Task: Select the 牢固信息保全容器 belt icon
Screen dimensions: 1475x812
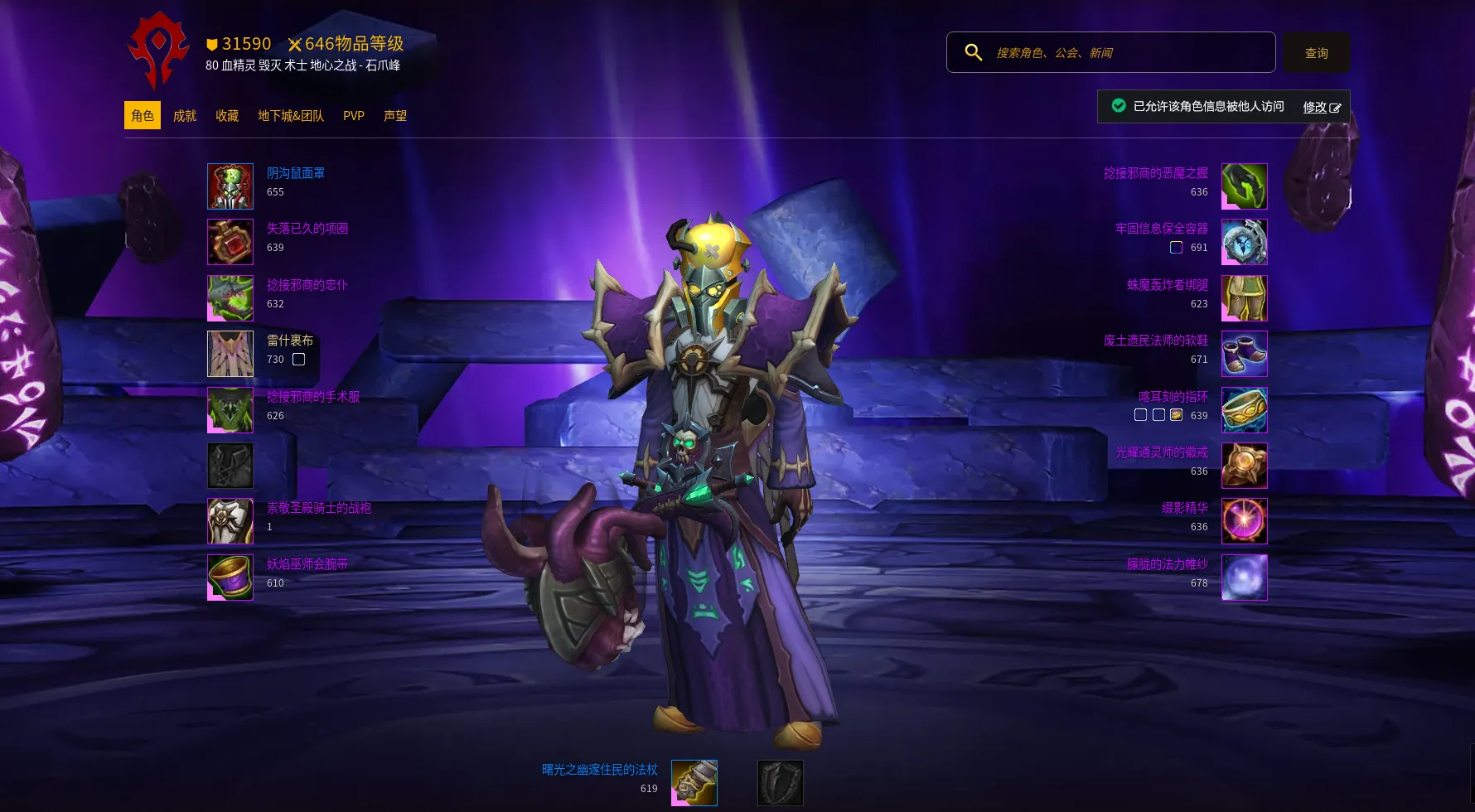Action: pyautogui.click(x=1244, y=242)
